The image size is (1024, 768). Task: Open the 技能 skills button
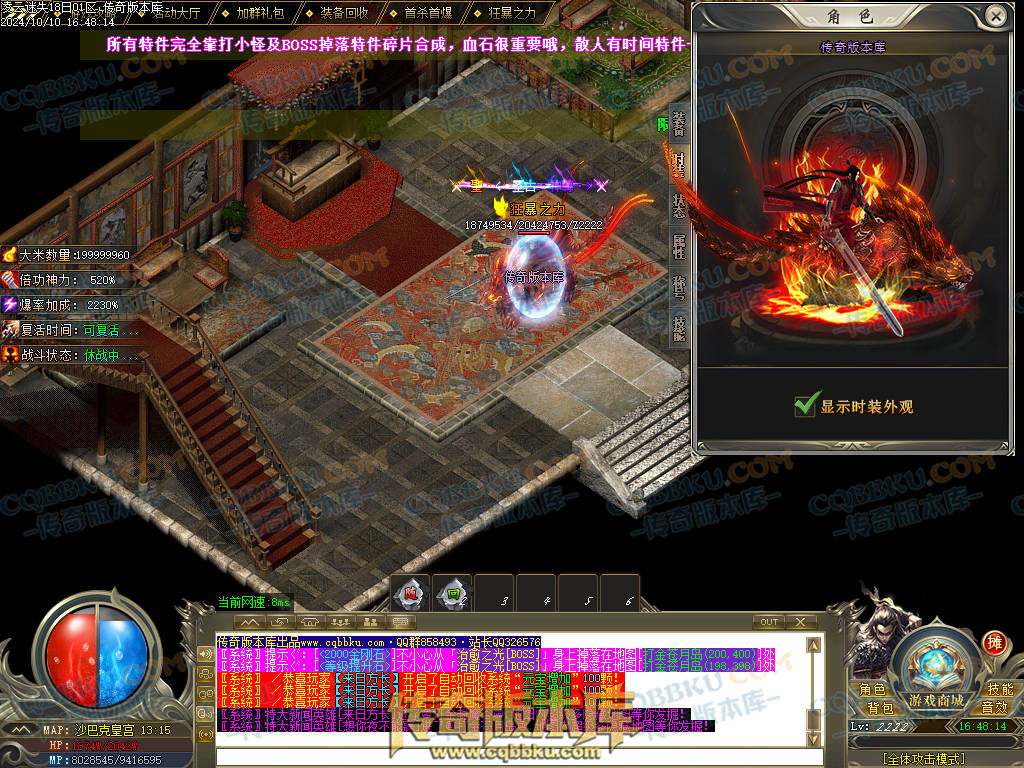999,690
